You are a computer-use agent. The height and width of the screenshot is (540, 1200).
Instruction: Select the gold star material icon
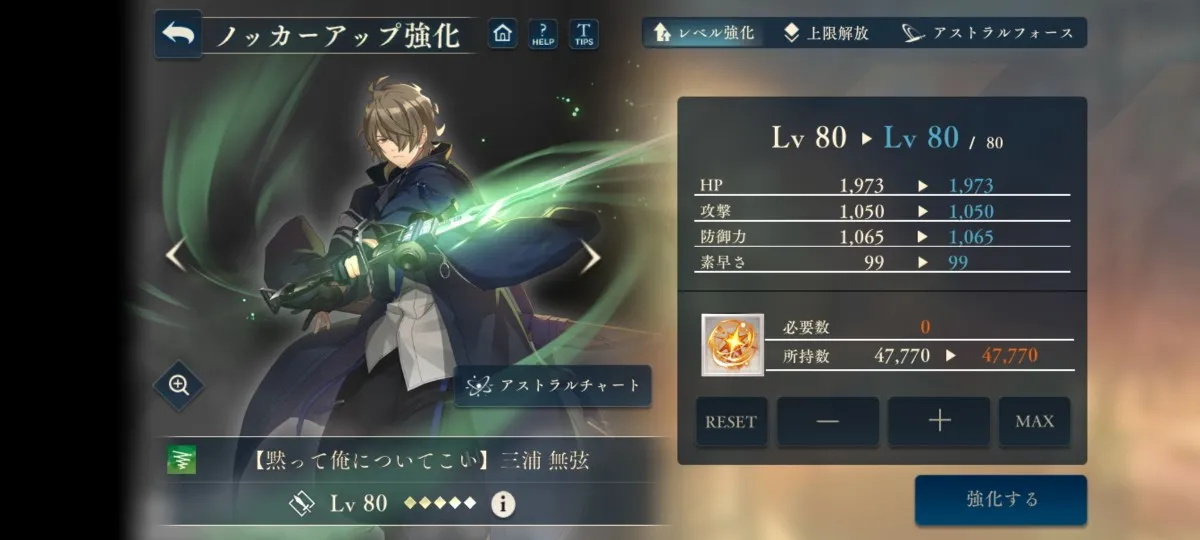click(x=733, y=344)
